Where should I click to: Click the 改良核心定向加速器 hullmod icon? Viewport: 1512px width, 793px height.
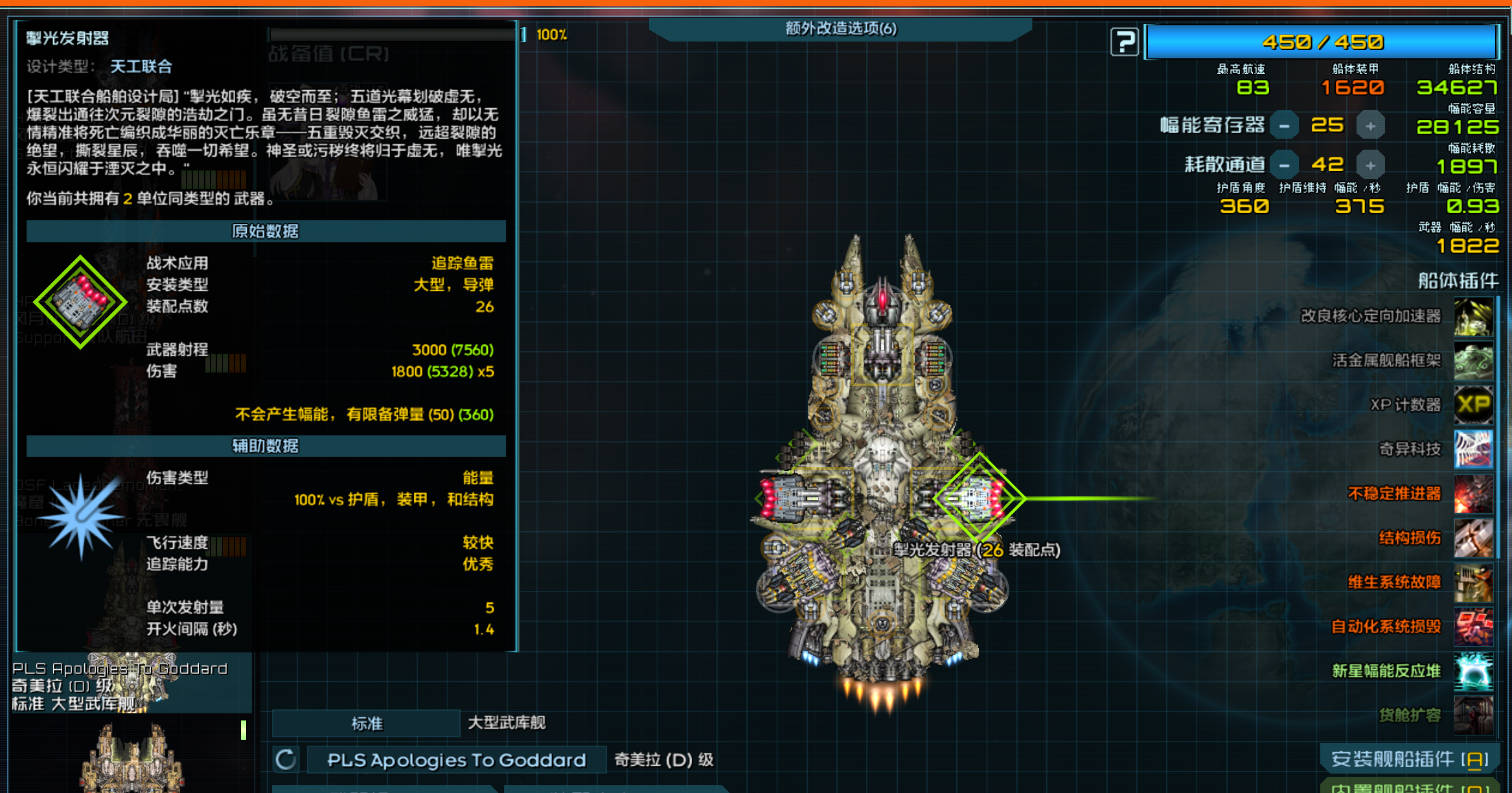1474,317
